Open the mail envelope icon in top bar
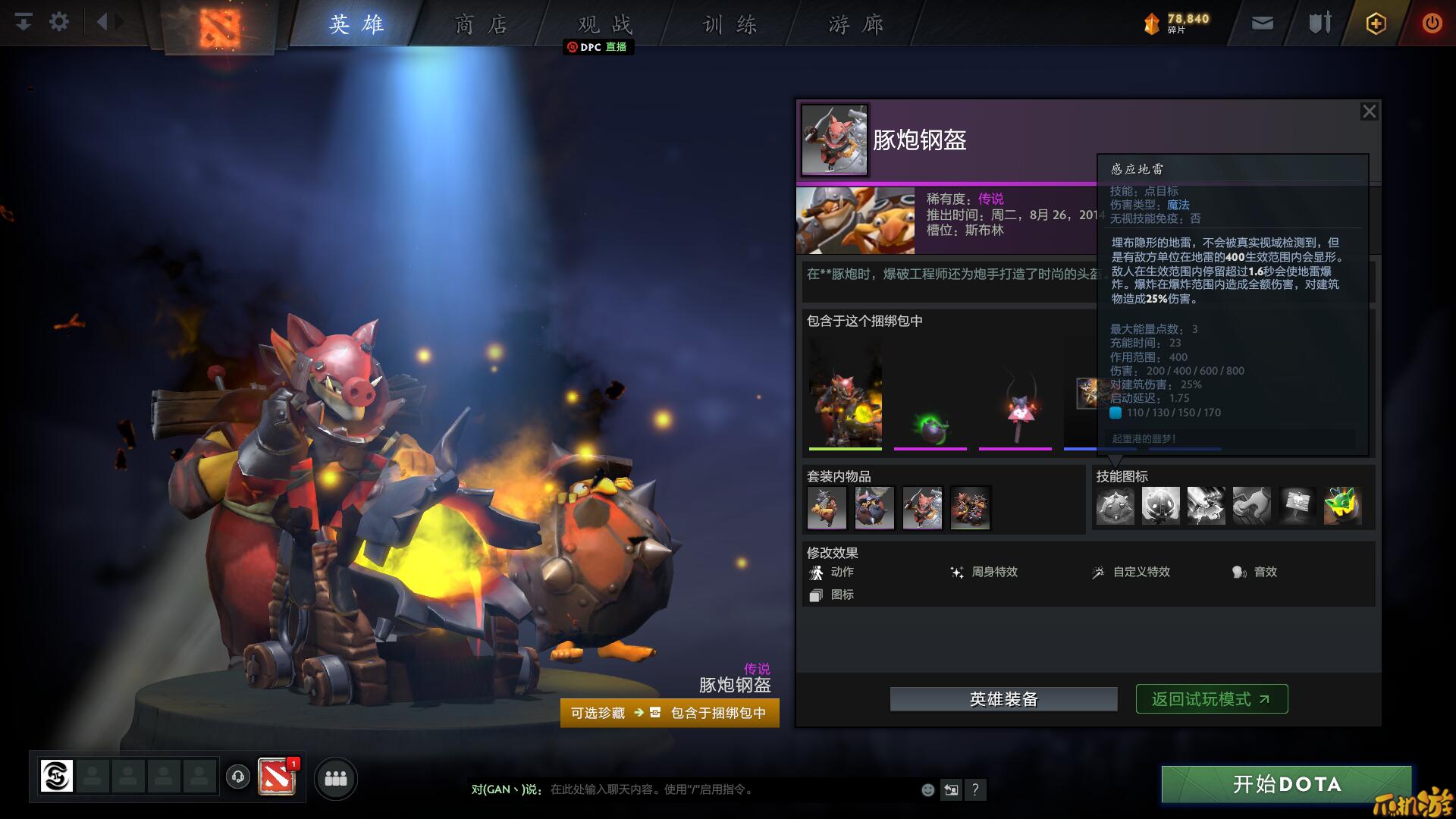1456x819 pixels. coord(1262,23)
